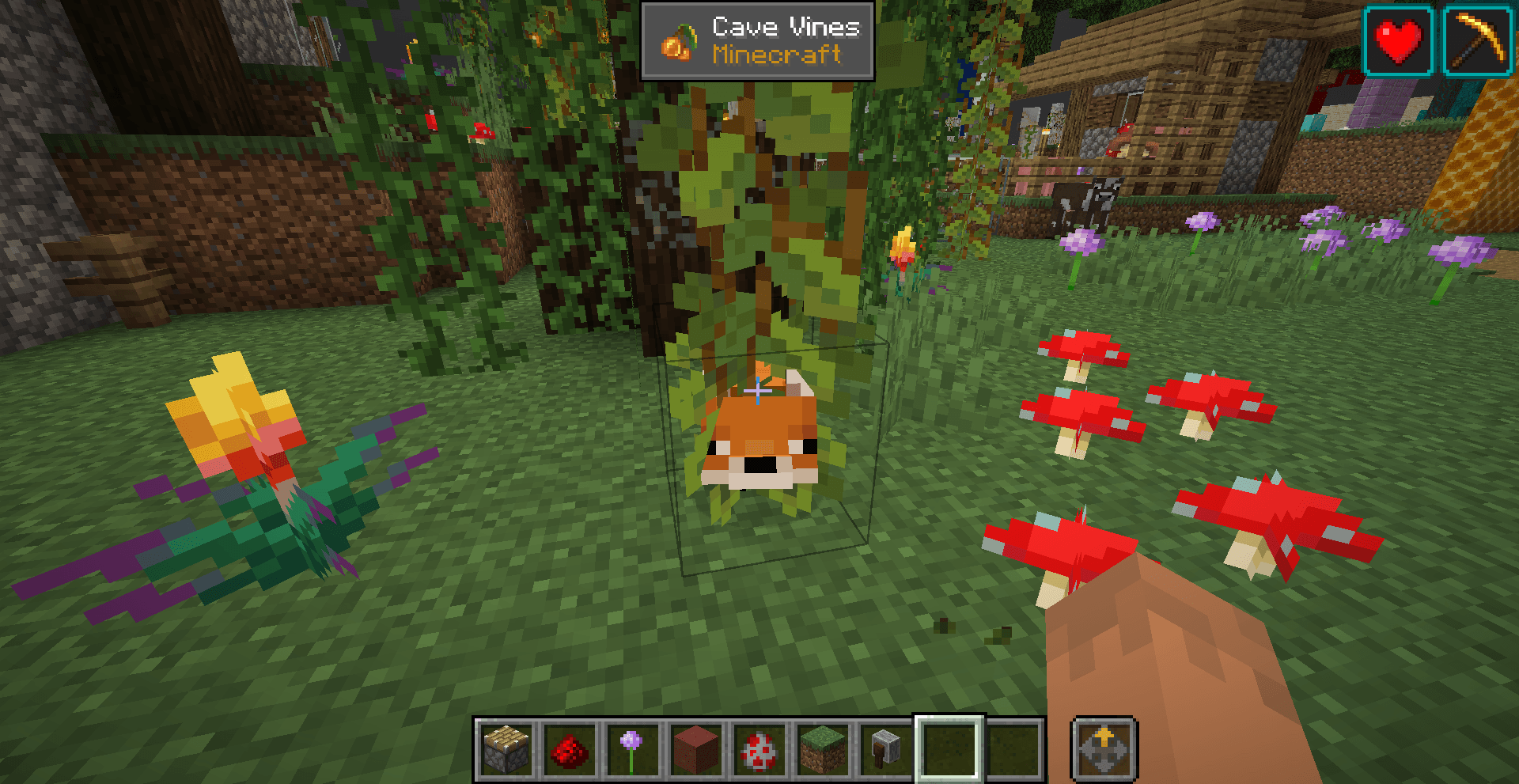The image size is (1519, 784).
Task: Select the mud brick colored block slot
Action: pyautogui.click(x=695, y=747)
